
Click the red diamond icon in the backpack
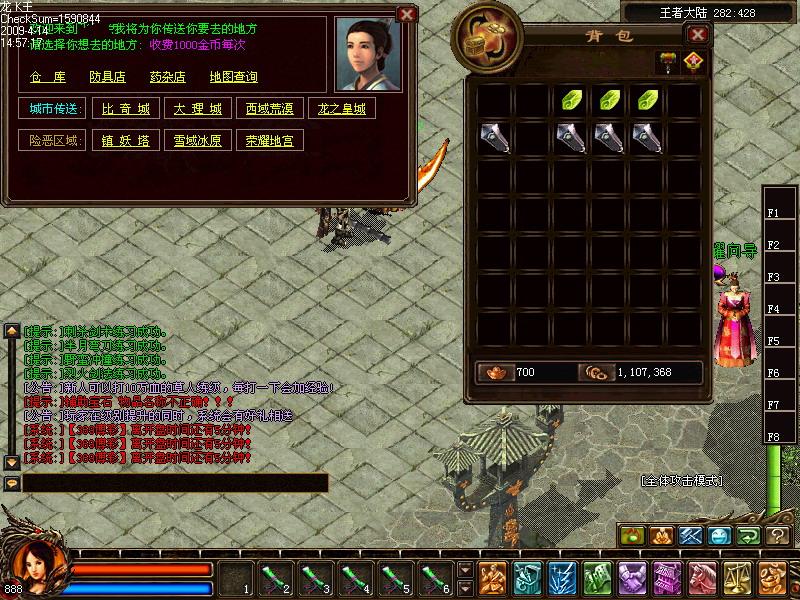(692, 62)
